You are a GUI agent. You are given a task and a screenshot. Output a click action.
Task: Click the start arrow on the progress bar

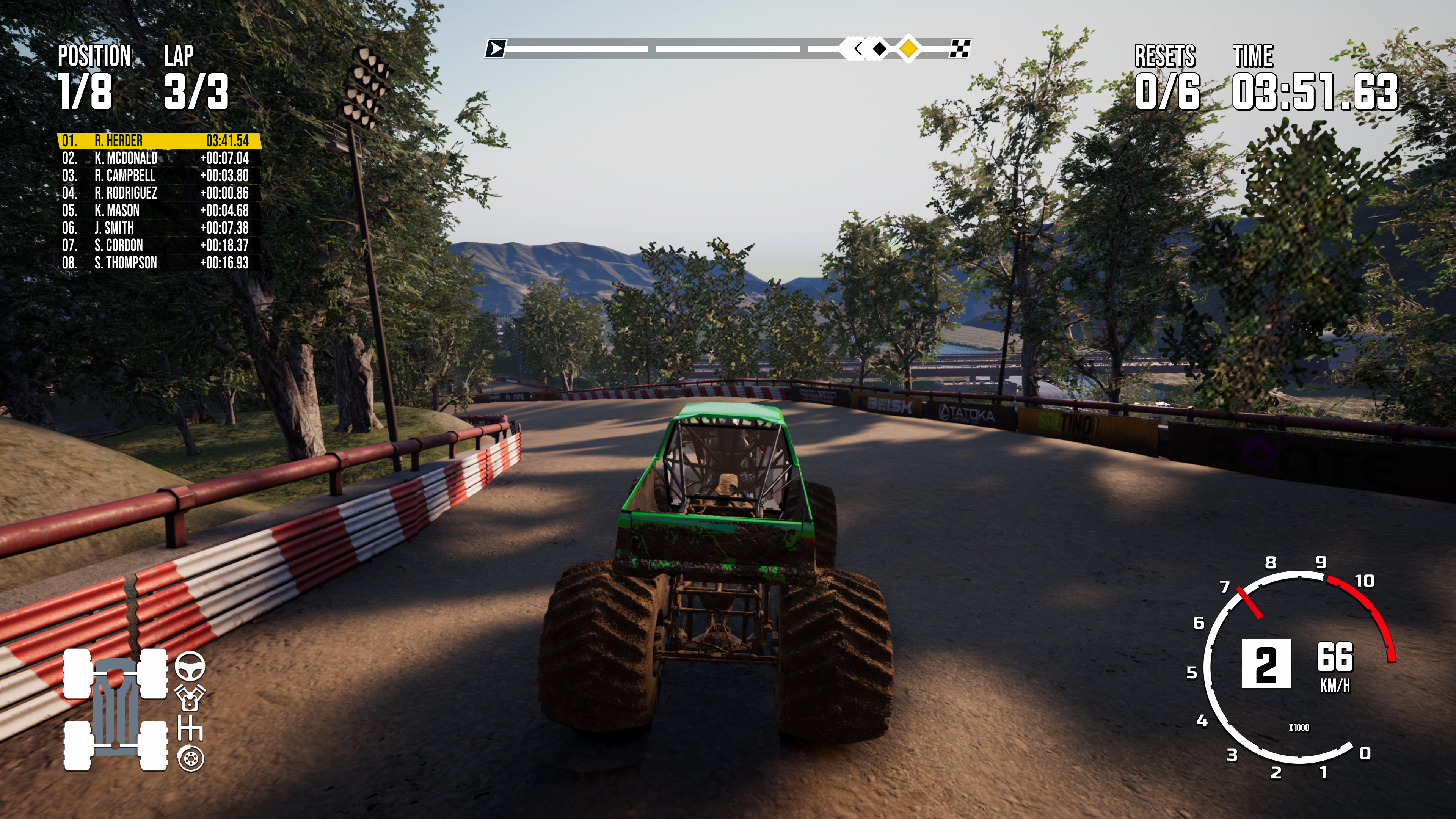point(496,49)
